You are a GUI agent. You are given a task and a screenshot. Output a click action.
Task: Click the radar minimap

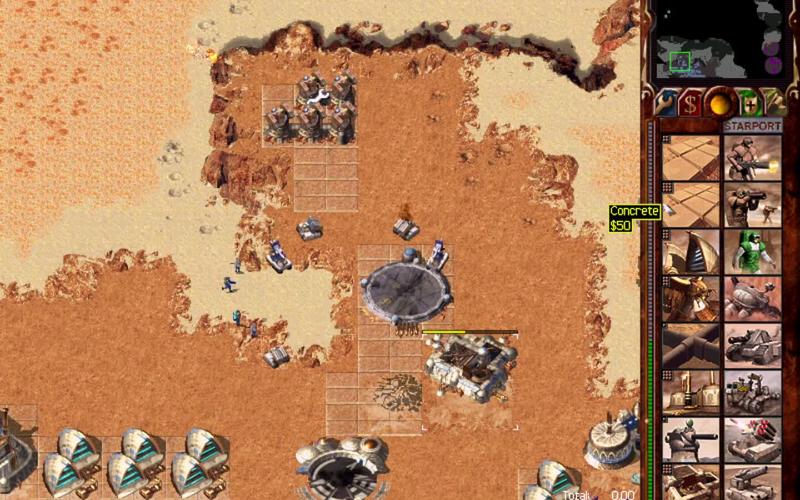(718, 42)
